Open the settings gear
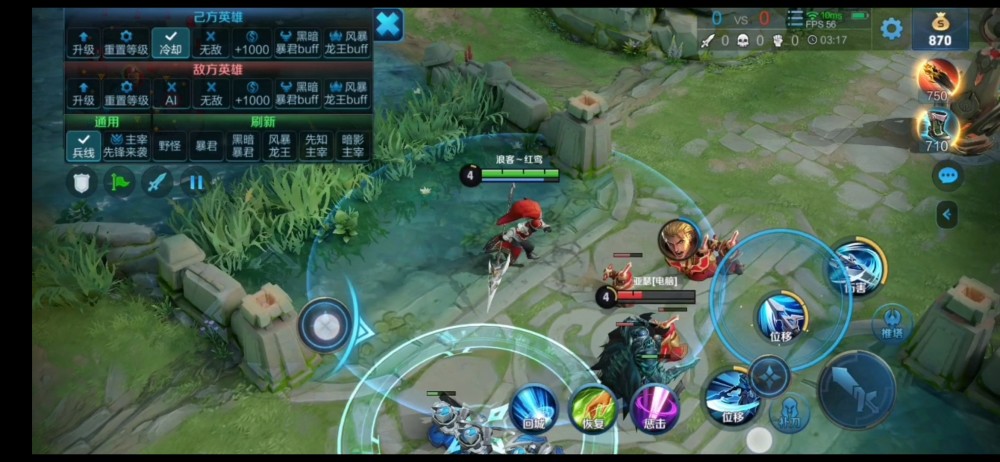The width and height of the screenshot is (1000, 462). 891,29
